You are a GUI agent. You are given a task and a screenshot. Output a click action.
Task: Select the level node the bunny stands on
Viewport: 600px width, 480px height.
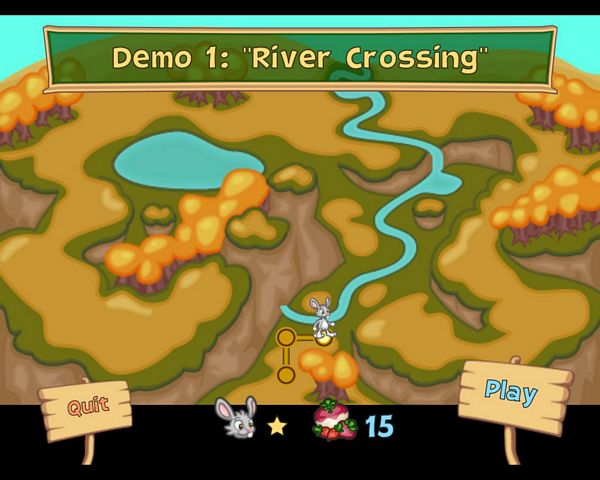point(323,338)
